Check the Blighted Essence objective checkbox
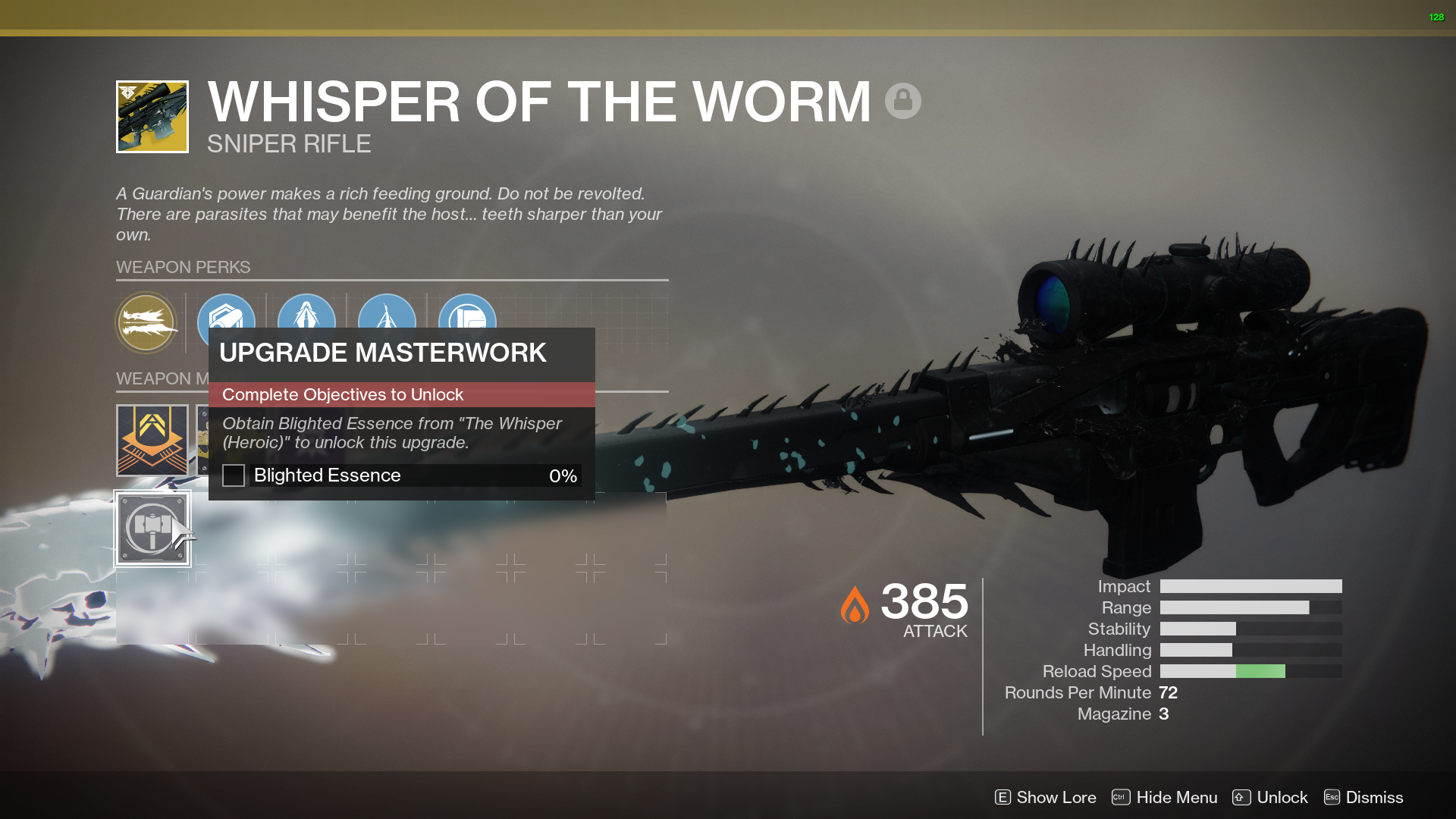This screenshot has width=1456, height=819. pos(233,475)
